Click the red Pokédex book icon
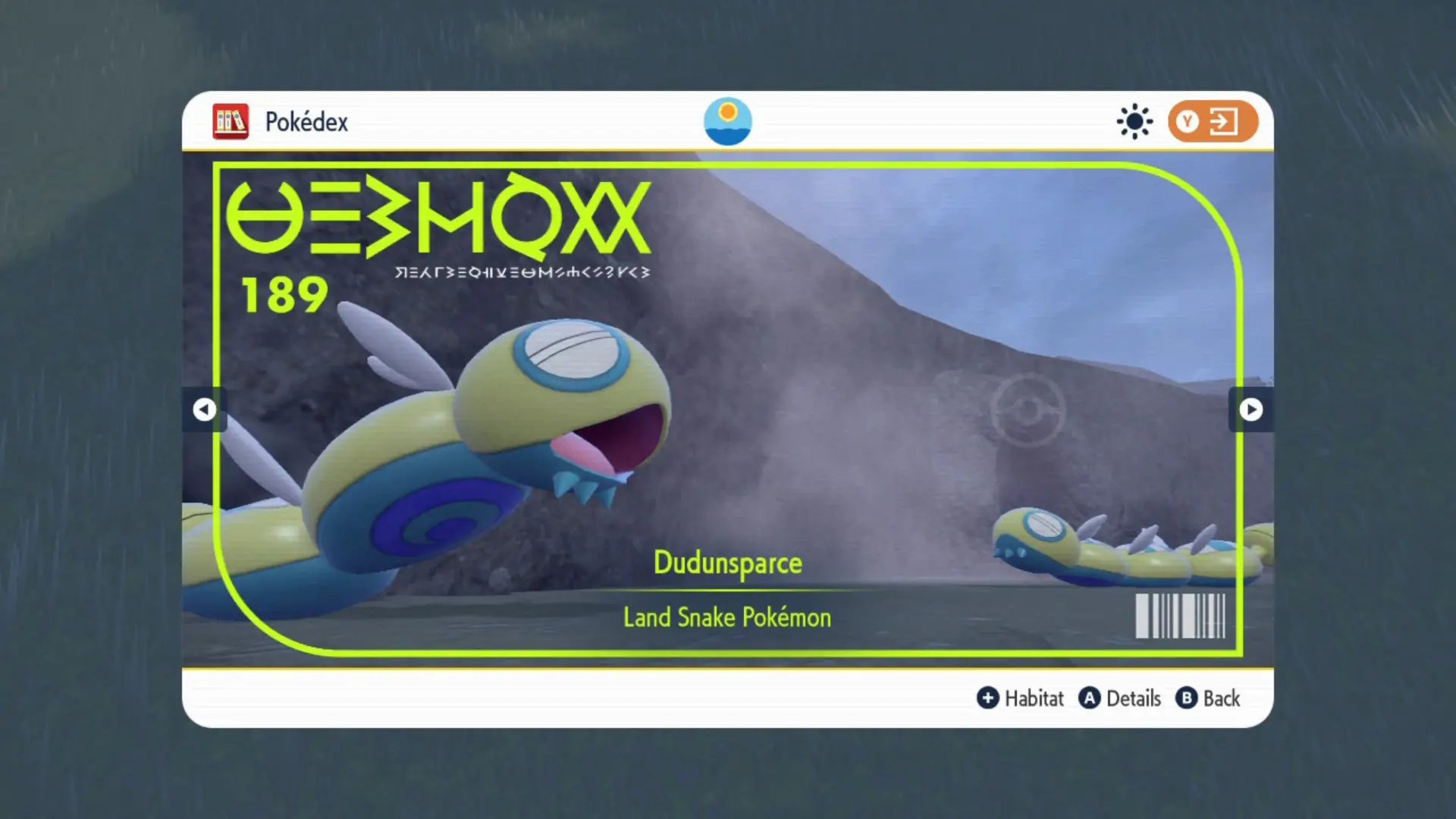Screen dimensions: 1456x819 230,121
